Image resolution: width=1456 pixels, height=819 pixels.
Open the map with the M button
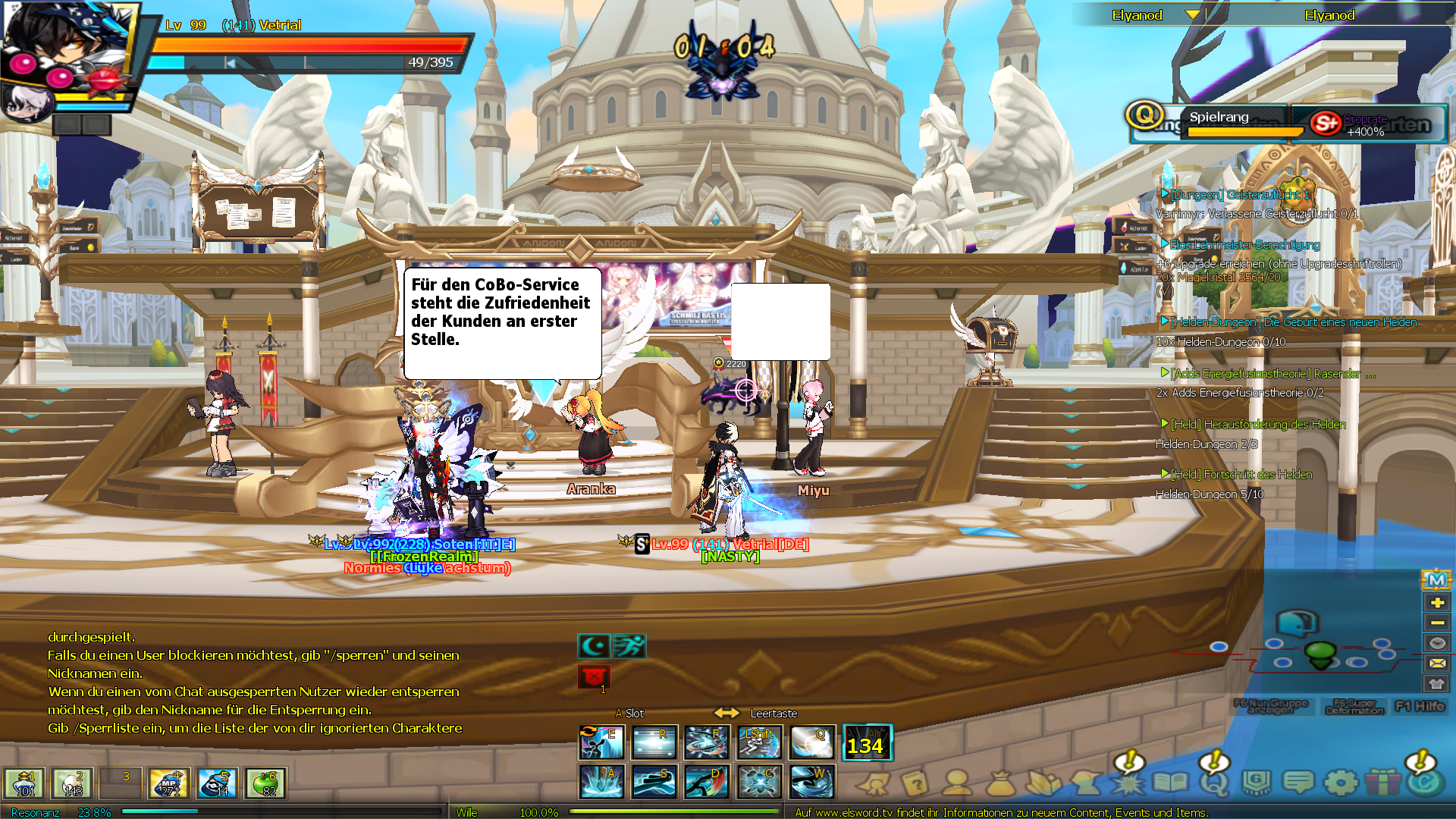tap(1436, 581)
